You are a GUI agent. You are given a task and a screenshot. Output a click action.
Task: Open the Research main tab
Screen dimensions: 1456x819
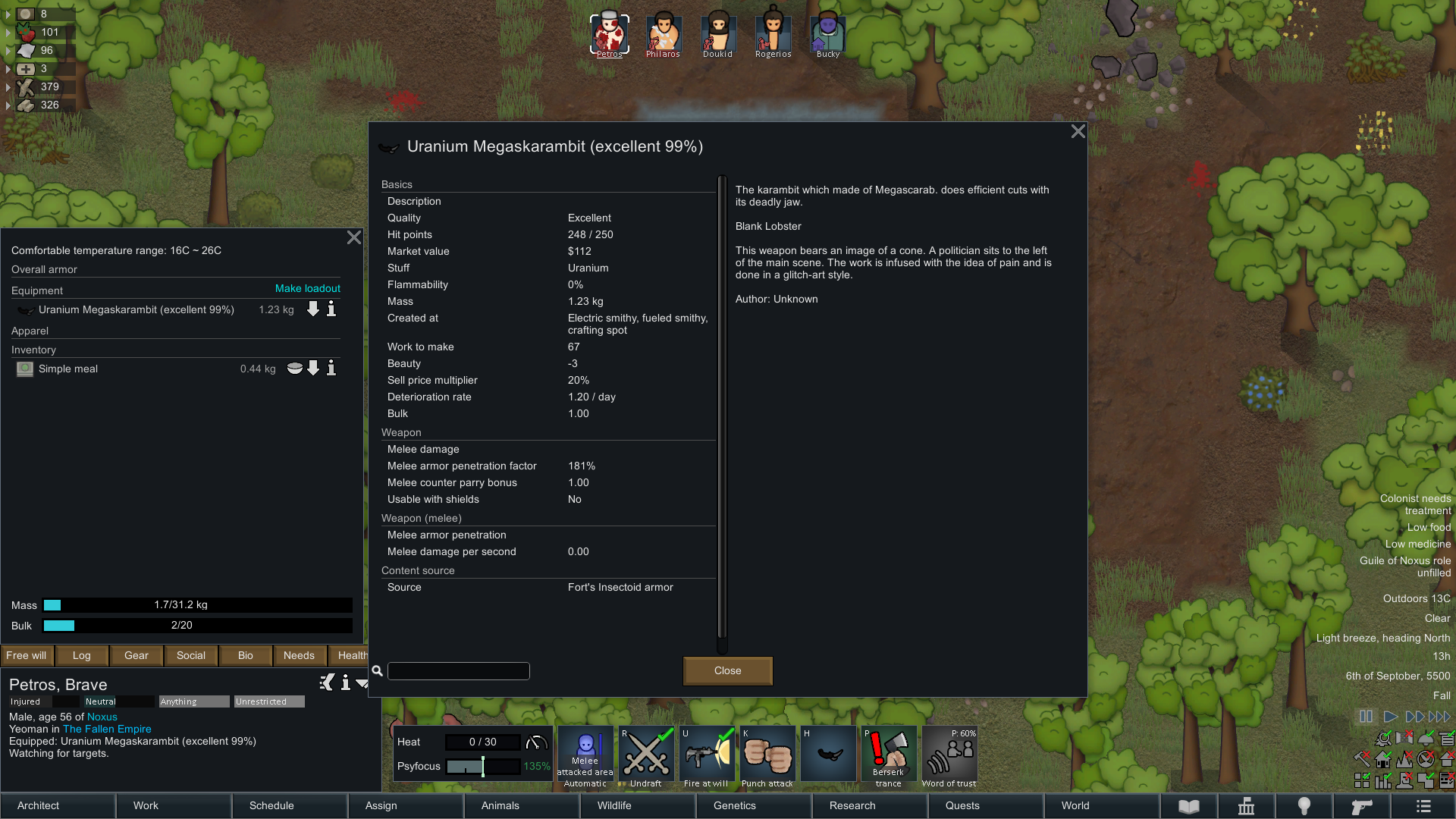[869, 805]
